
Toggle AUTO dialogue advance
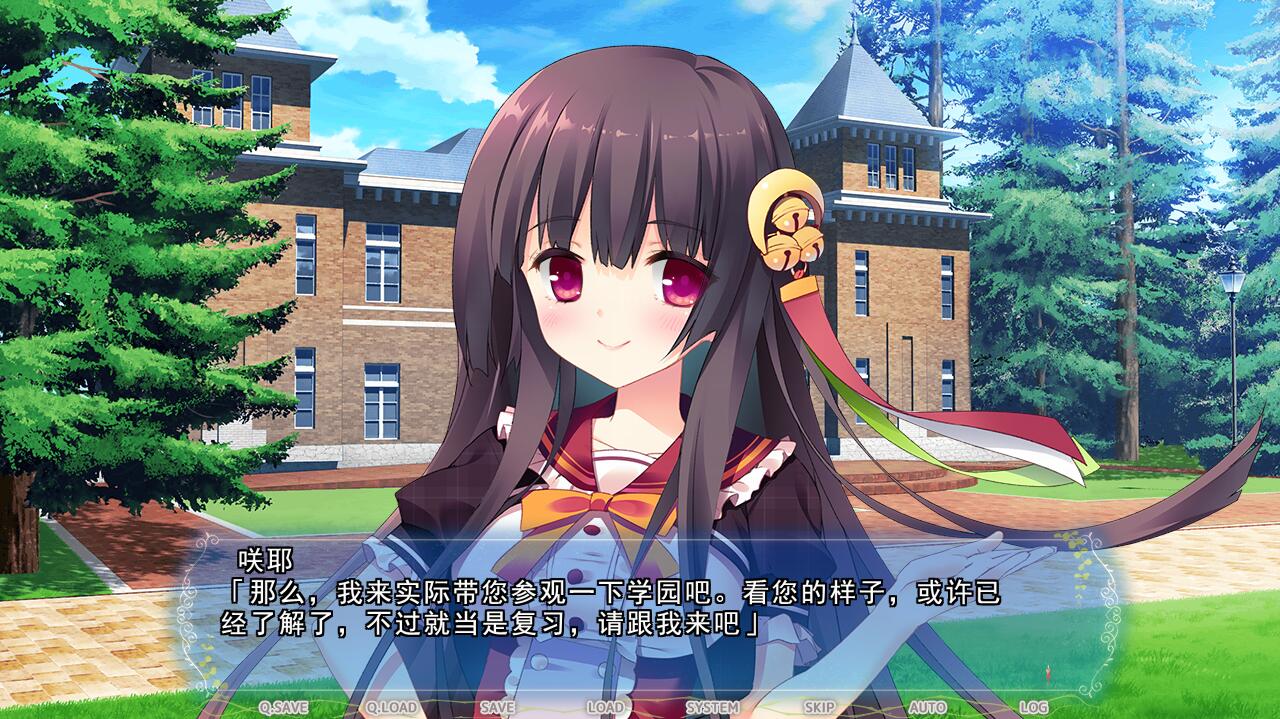click(x=927, y=707)
